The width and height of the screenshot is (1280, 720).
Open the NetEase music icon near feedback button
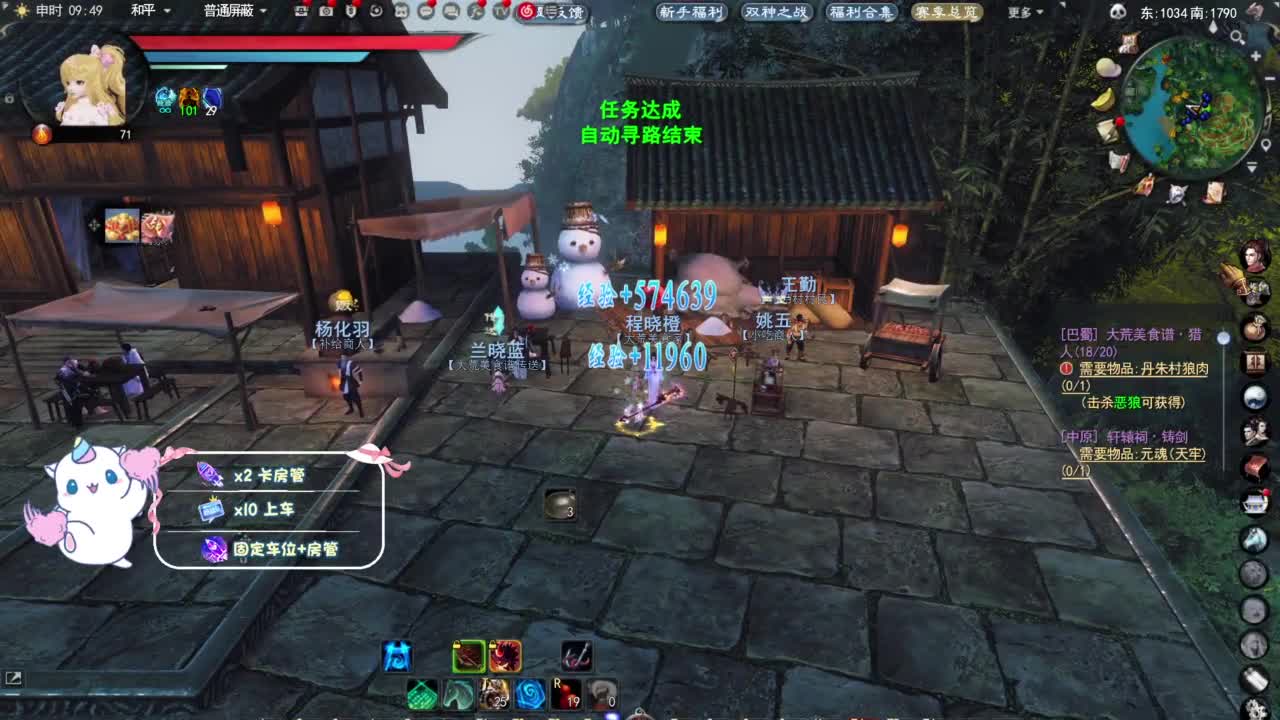tap(528, 10)
